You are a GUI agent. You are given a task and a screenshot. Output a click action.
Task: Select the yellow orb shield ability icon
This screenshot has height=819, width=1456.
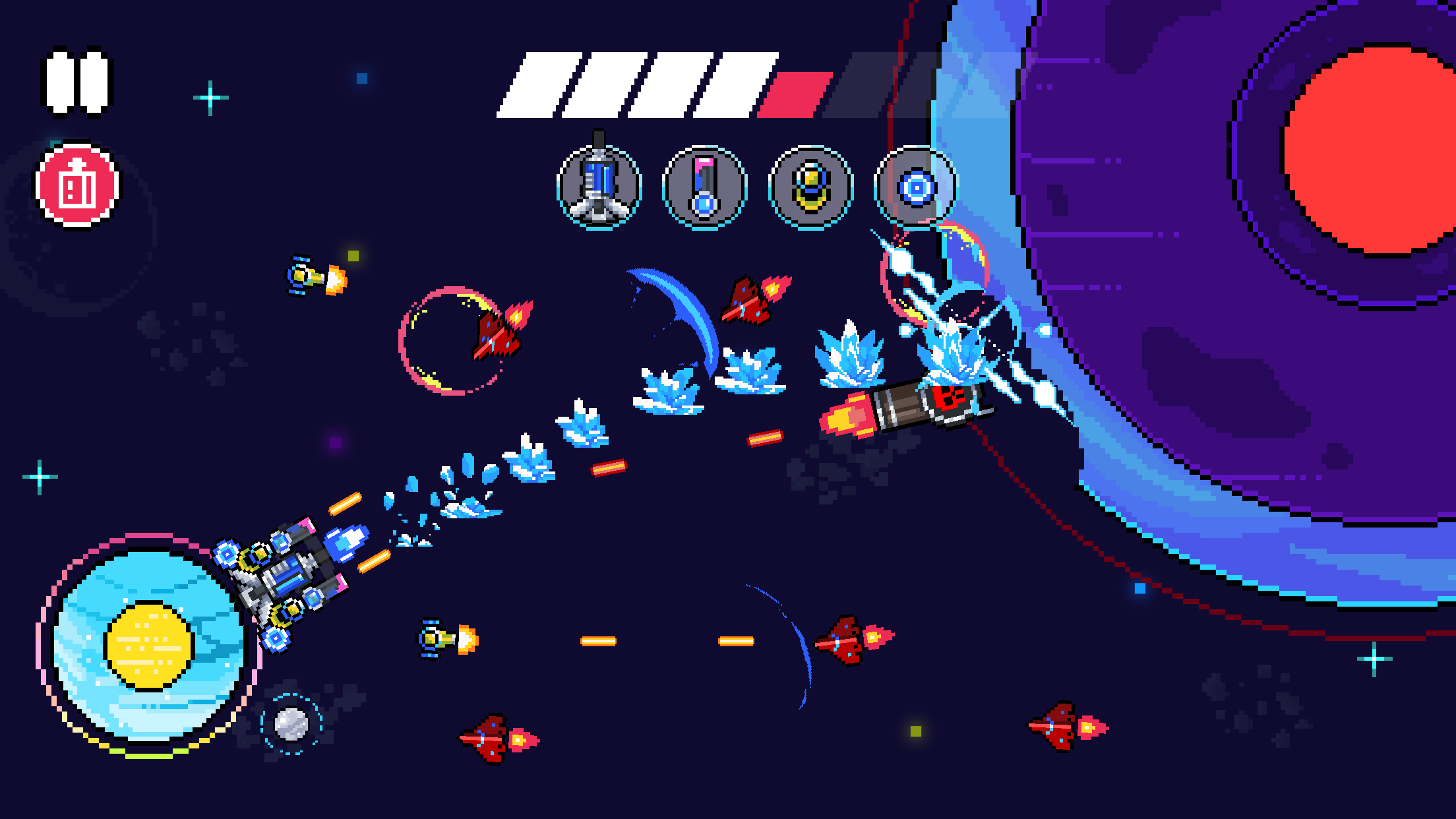[812, 185]
